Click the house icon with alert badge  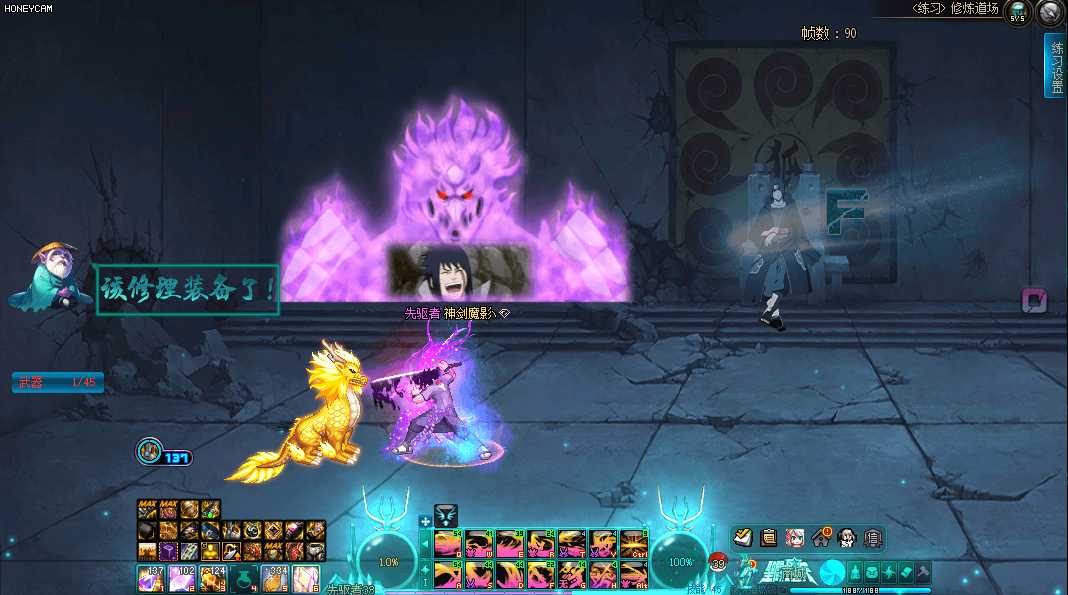click(821, 538)
